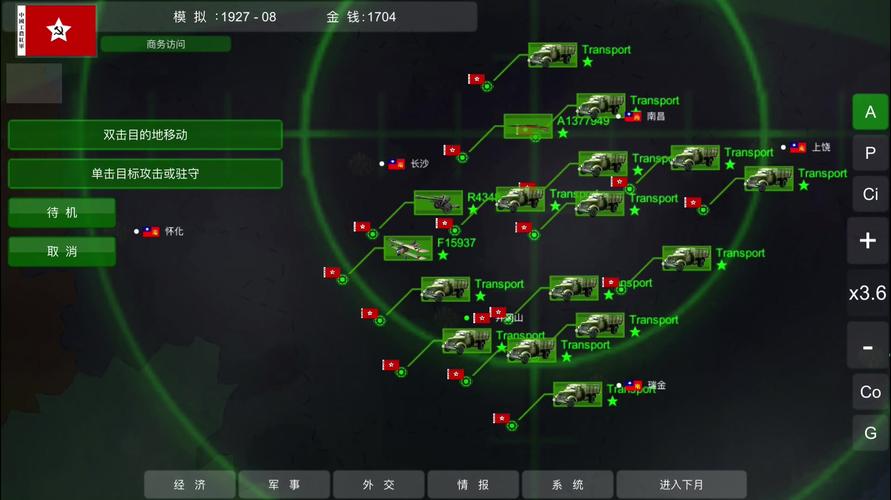Zoom in with the plus button

(867, 240)
